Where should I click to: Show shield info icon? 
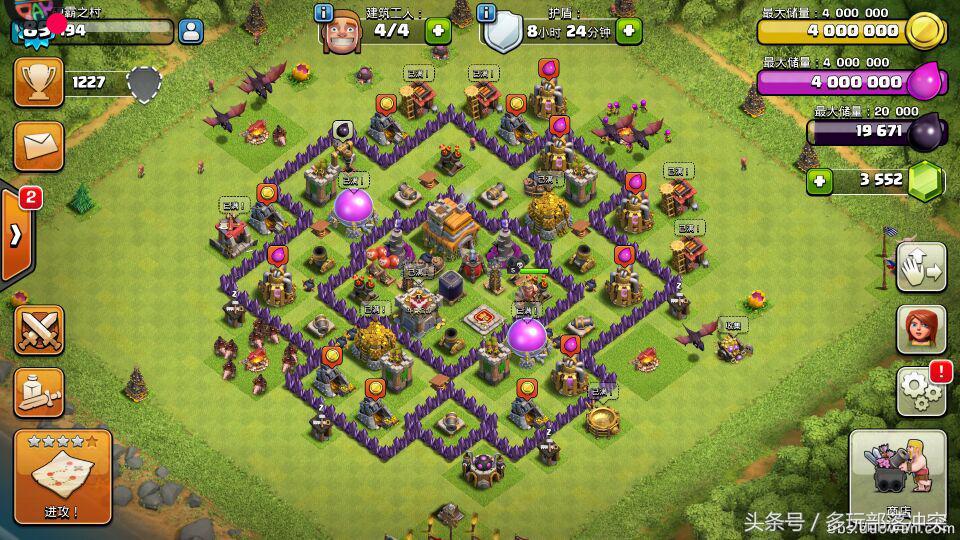[x=487, y=13]
